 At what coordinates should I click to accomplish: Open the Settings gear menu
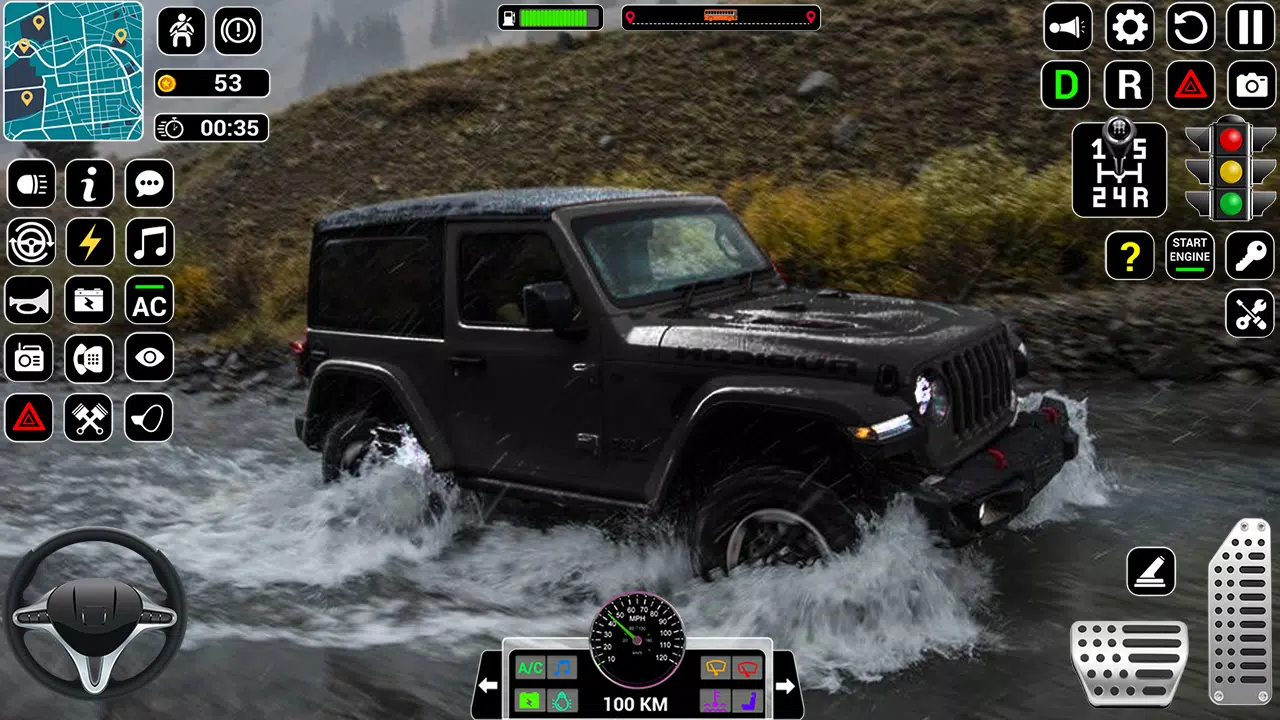click(x=1129, y=27)
